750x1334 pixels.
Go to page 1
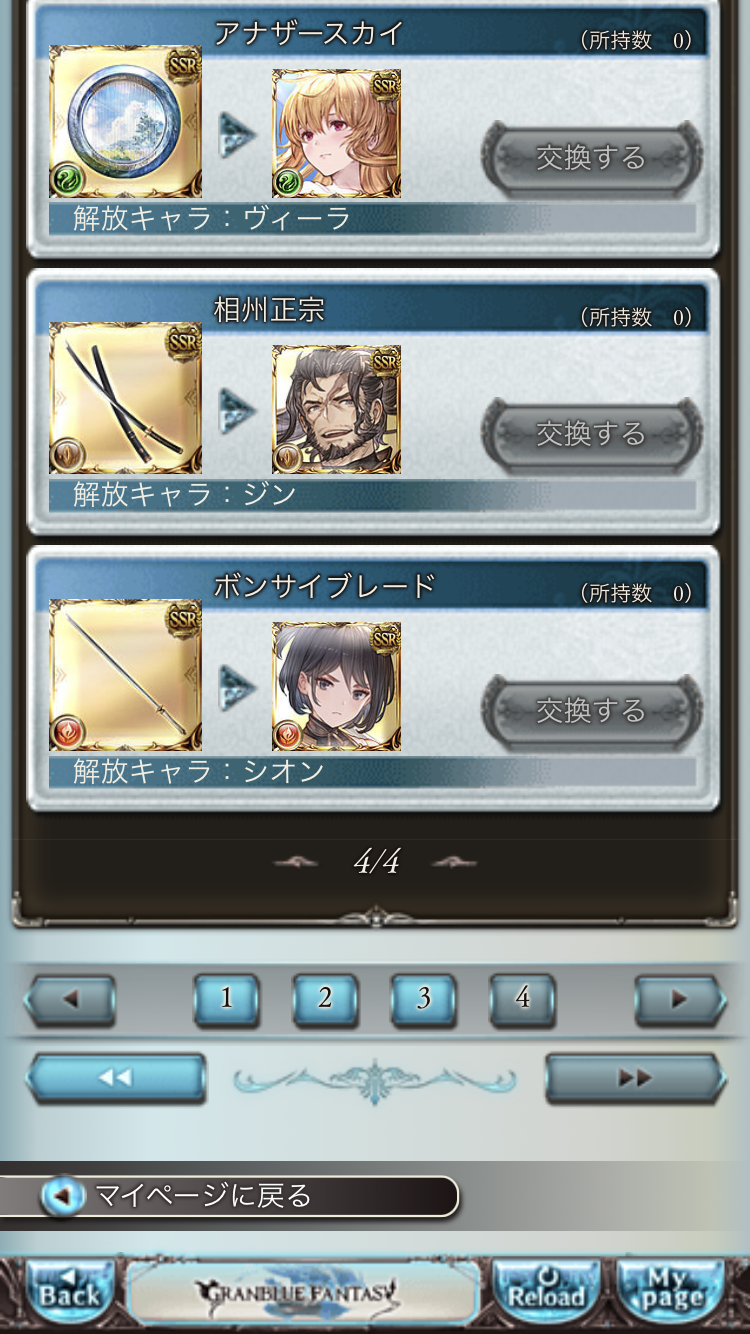[226, 999]
